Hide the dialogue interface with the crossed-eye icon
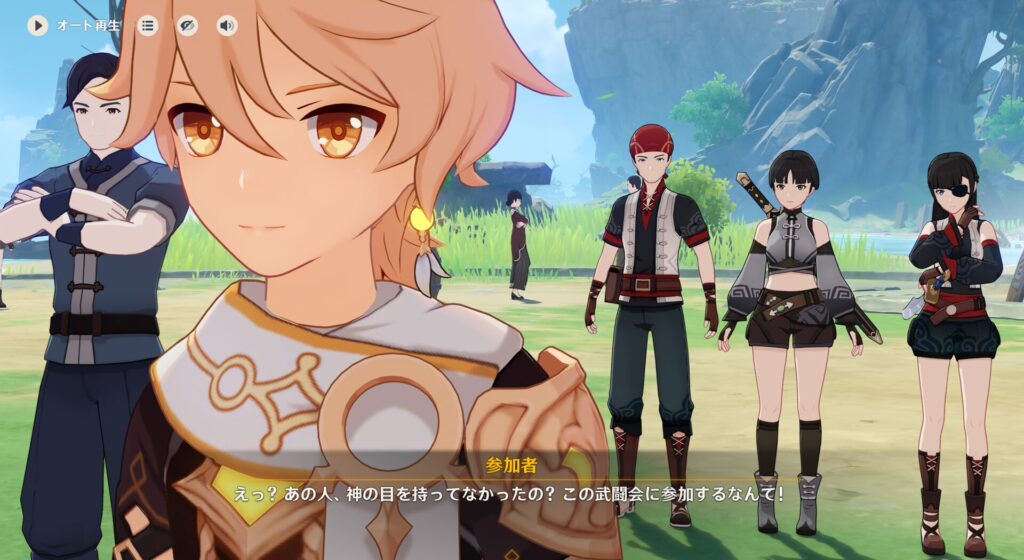Viewport: 1024px width, 560px height. [x=188, y=26]
